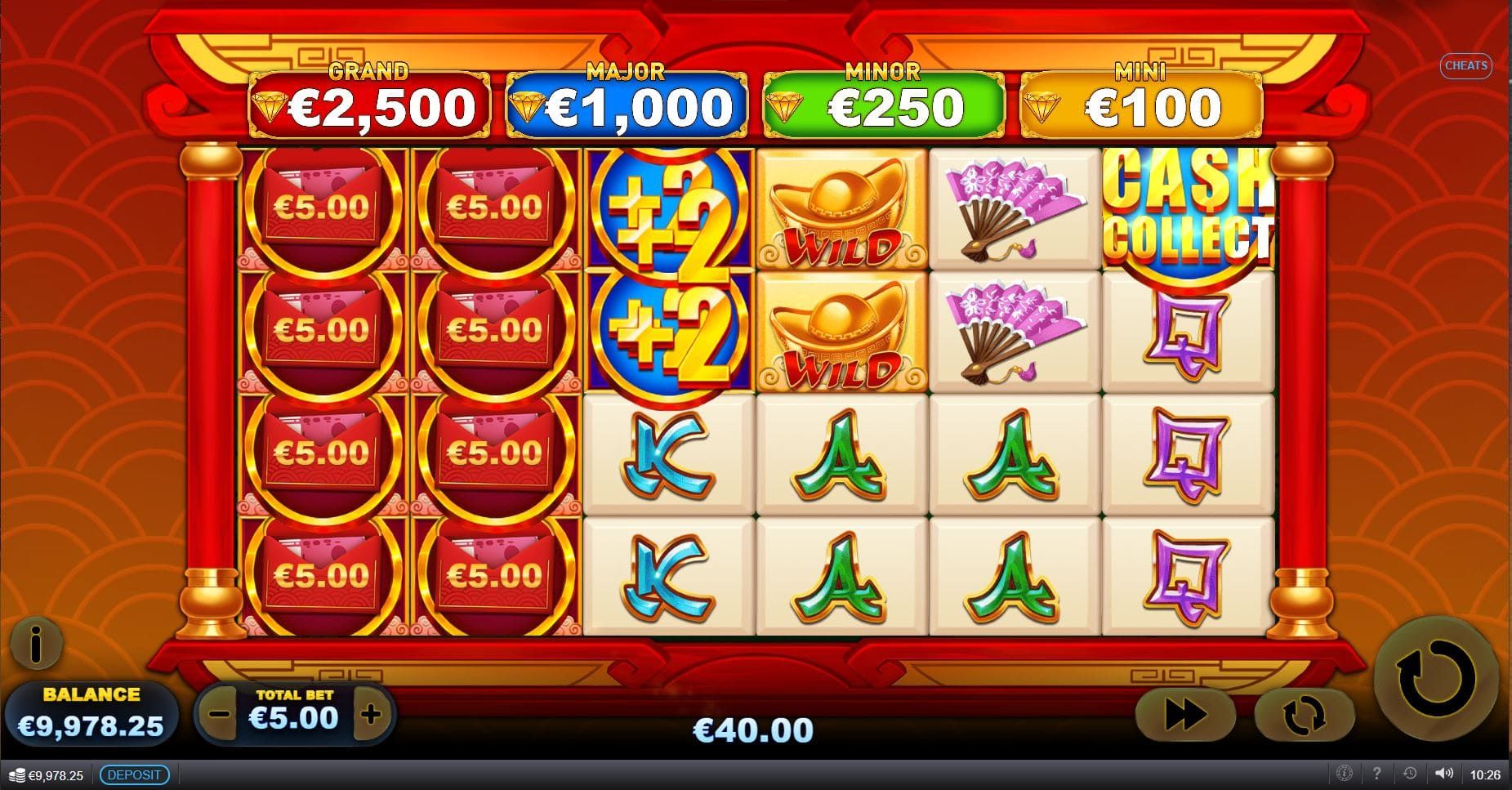The image size is (1512, 790).
Task: Click the help question mark icon
Action: click(1378, 773)
